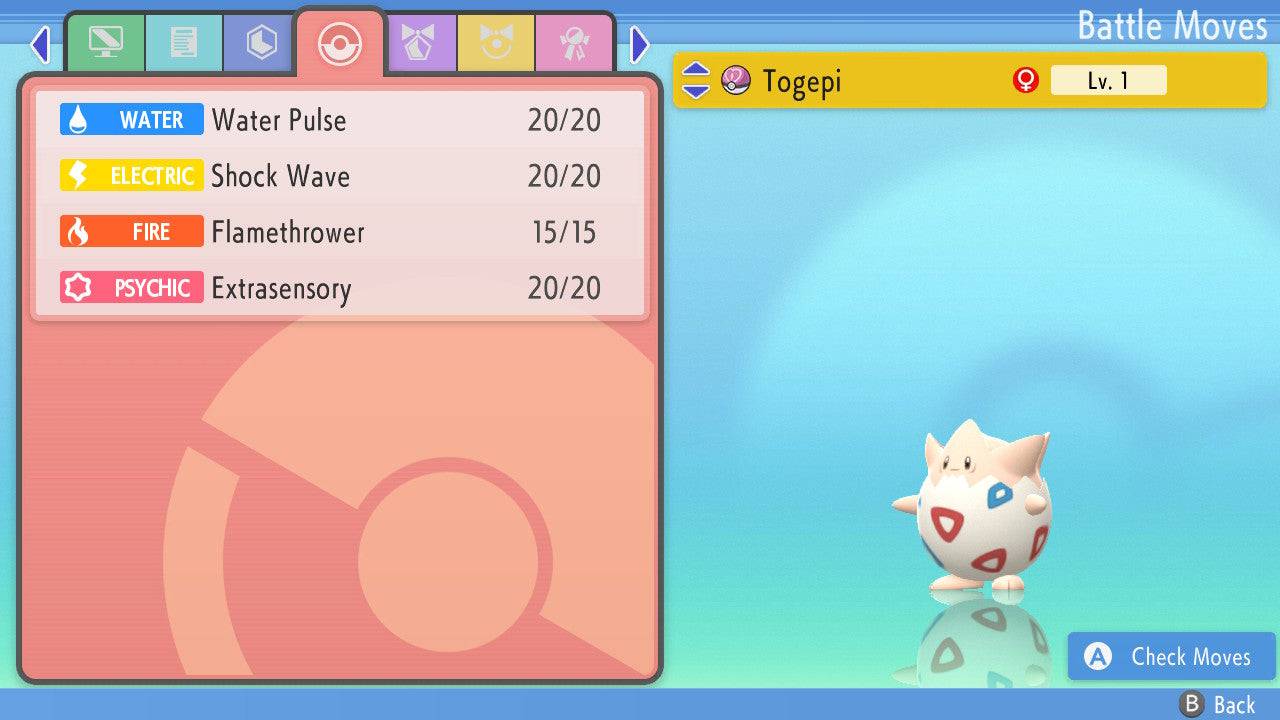Select the red Poké Ball battle moves tab

[339, 44]
